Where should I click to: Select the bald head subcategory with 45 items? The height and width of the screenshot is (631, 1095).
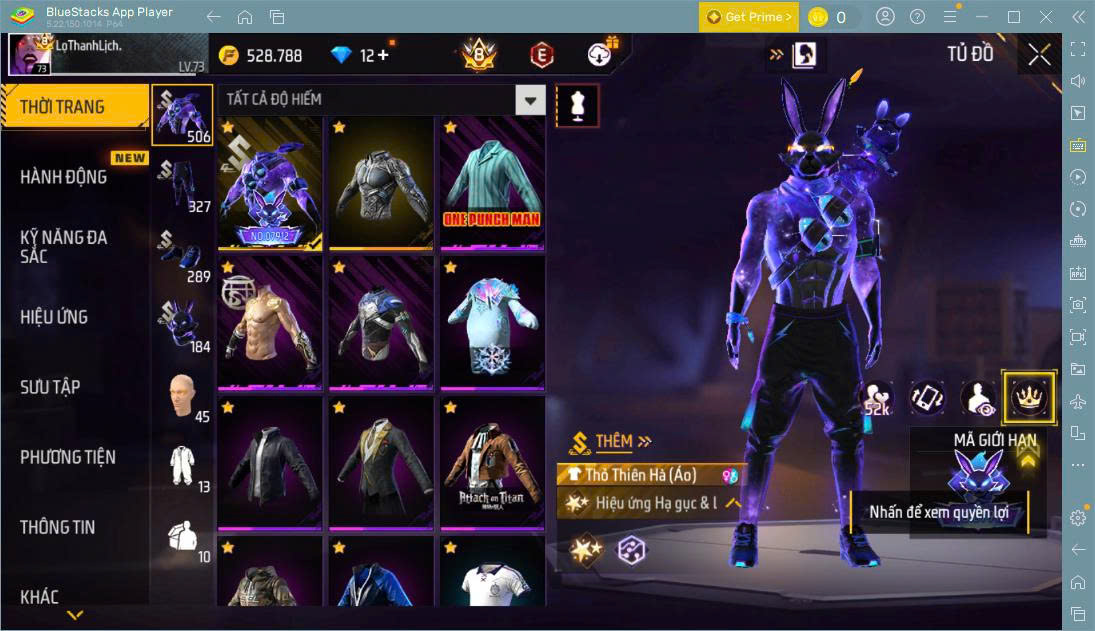pos(183,396)
